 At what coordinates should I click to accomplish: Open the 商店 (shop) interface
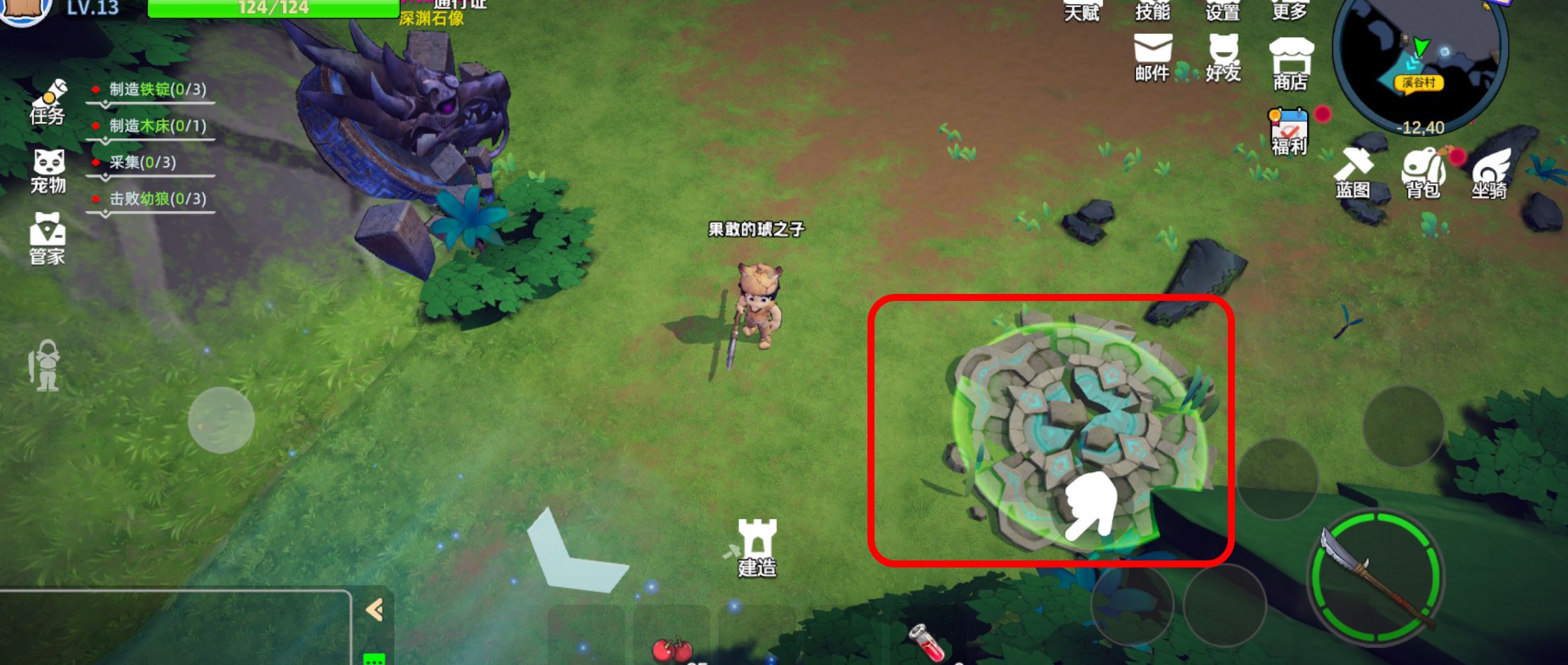pyautogui.click(x=1292, y=63)
